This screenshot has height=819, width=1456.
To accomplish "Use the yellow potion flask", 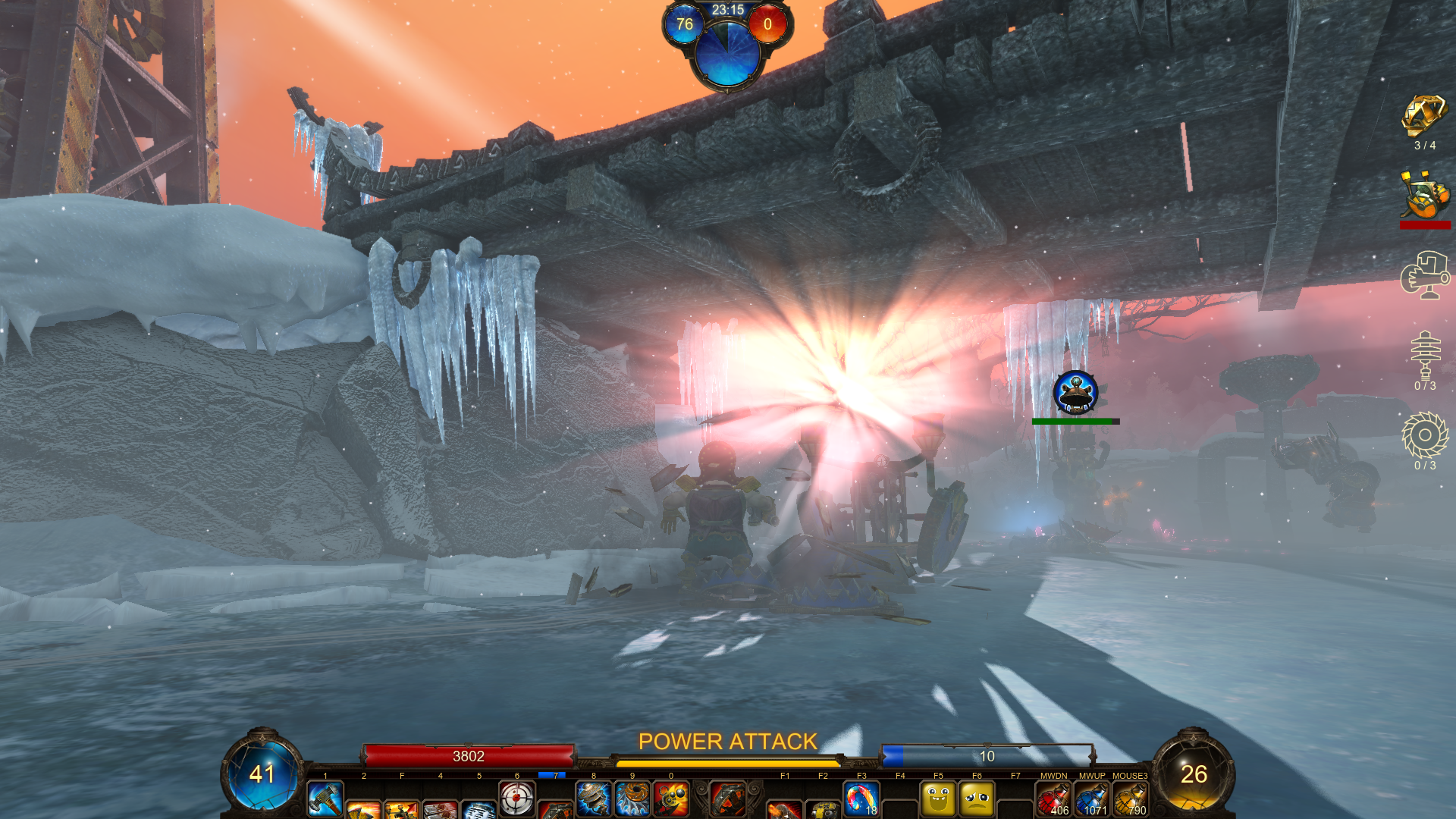I will coord(1130,799).
